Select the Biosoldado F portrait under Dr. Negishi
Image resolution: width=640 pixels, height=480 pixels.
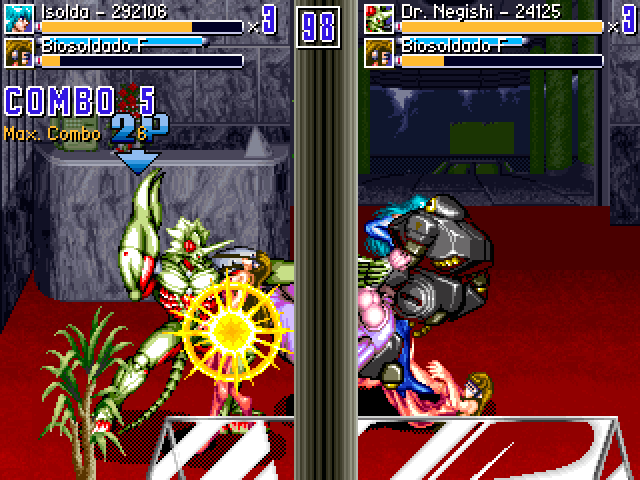[379, 53]
